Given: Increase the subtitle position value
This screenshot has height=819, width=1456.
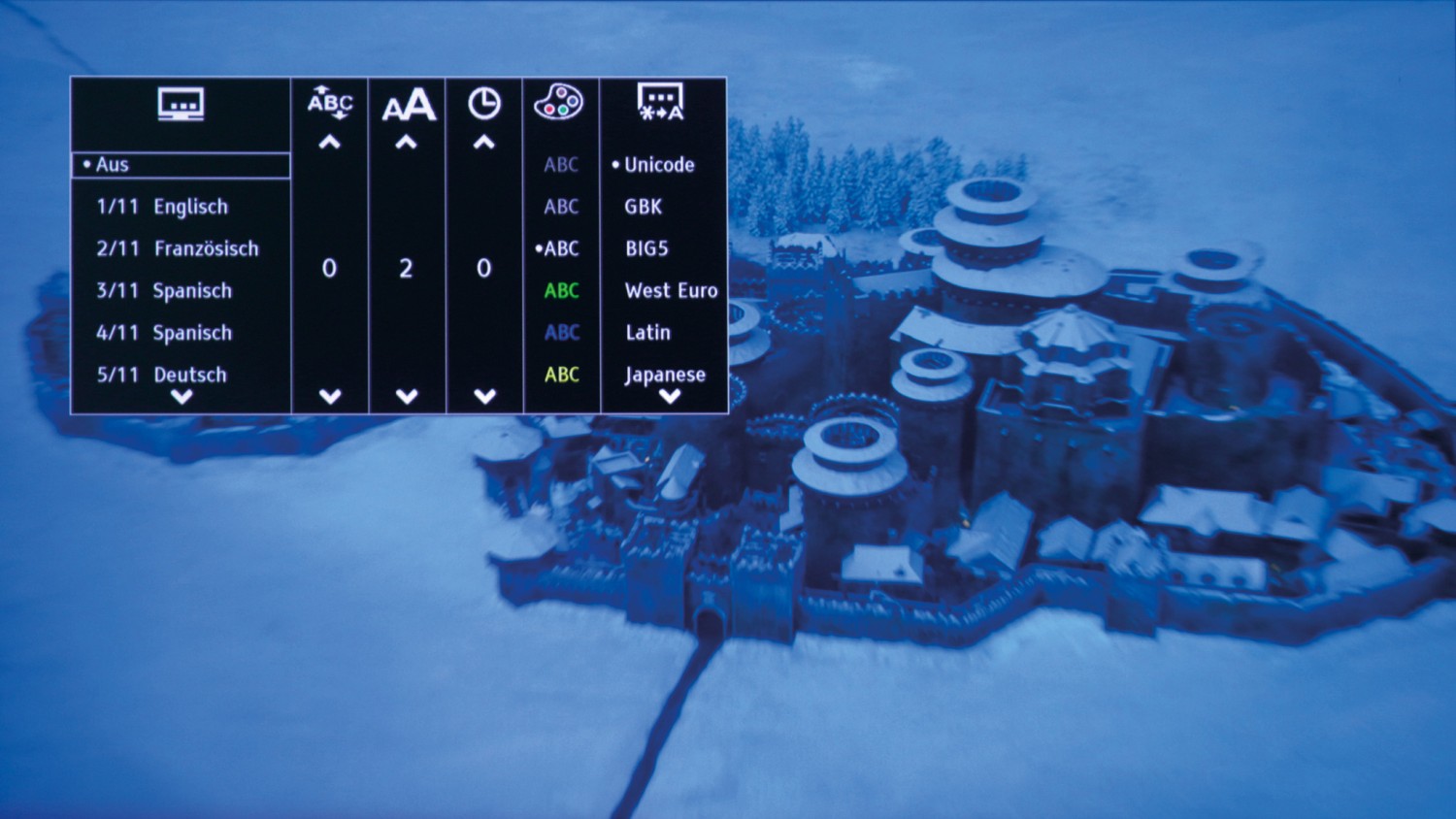Looking at the screenshot, I should (x=330, y=144).
